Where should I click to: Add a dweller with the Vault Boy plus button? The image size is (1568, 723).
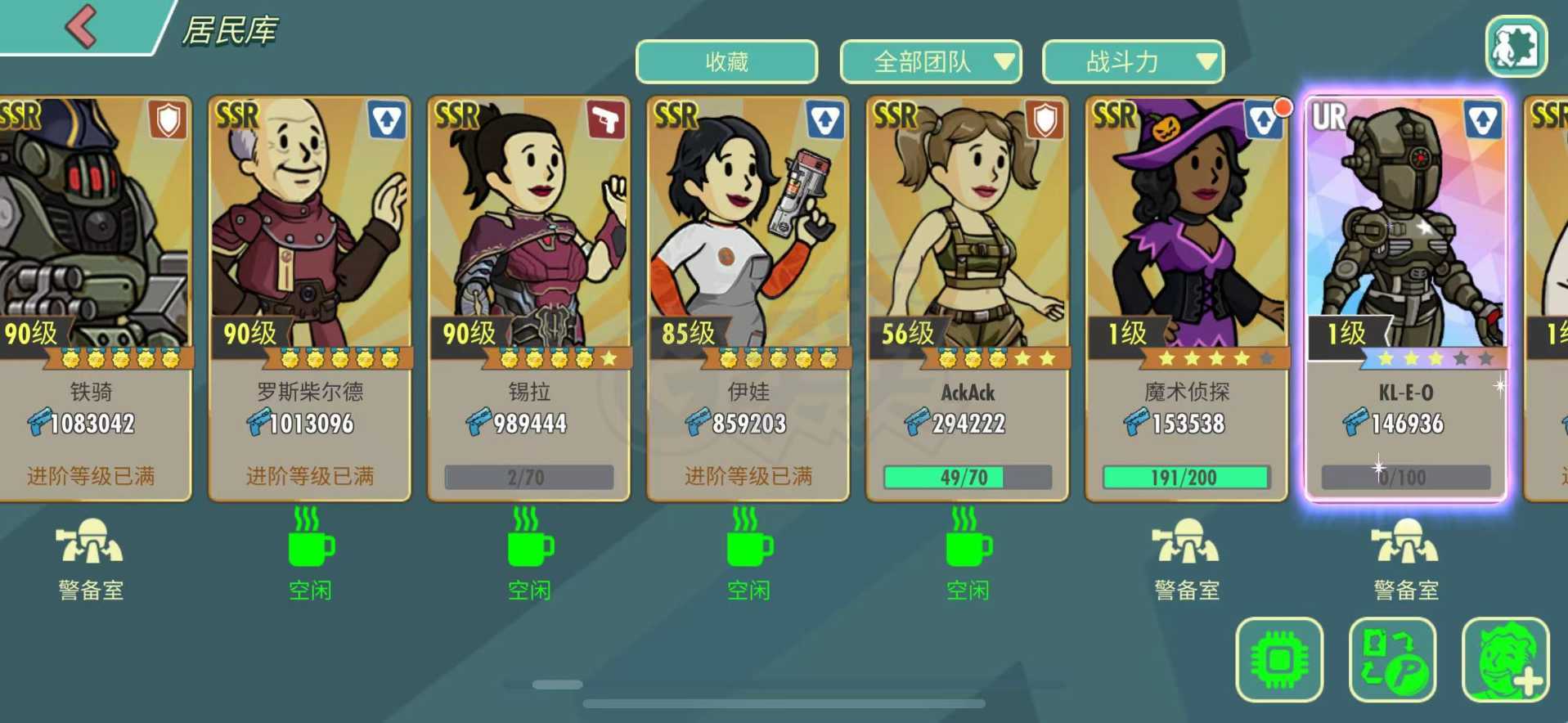coord(1505,659)
